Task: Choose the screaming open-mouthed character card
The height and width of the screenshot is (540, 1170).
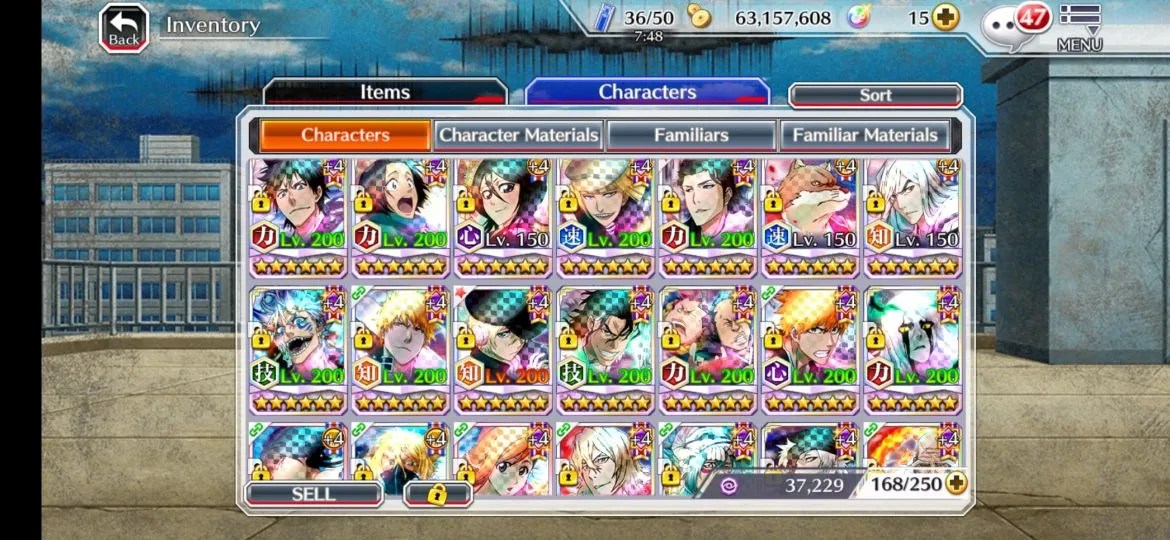Action: coord(400,217)
